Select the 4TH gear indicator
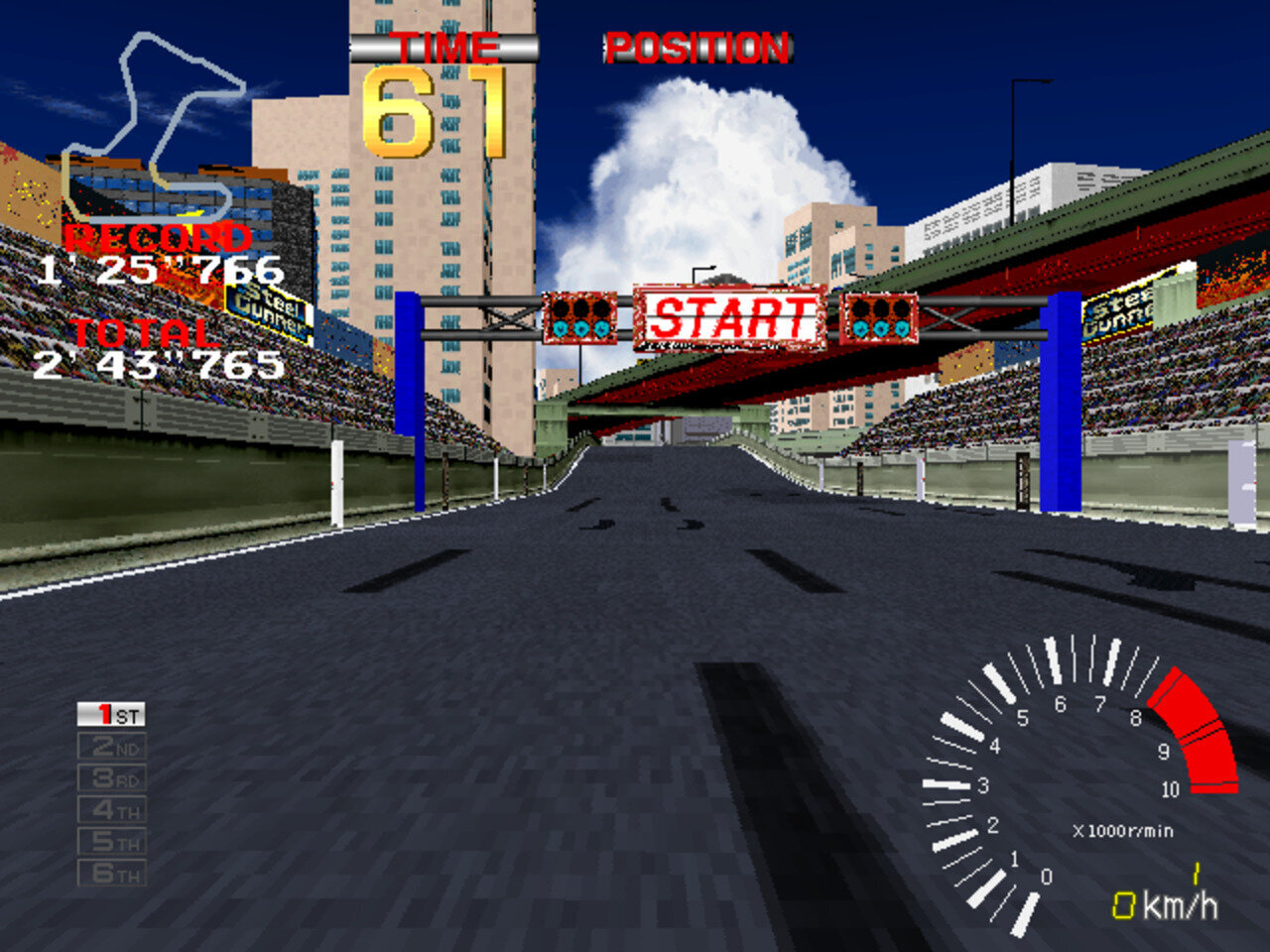This screenshot has width=1270, height=952. click(112, 809)
